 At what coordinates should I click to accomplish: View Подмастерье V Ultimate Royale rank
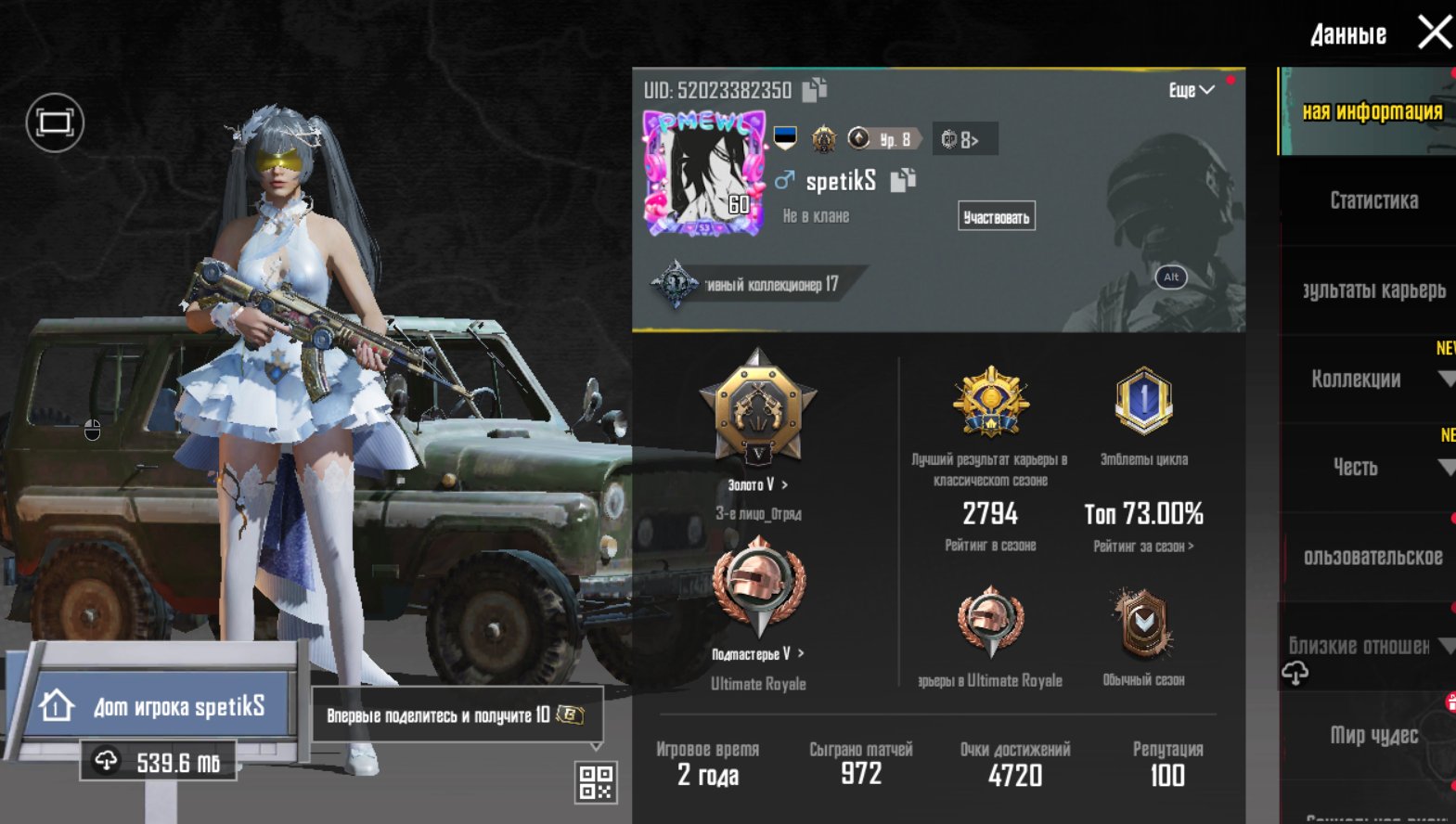(x=757, y=654)
